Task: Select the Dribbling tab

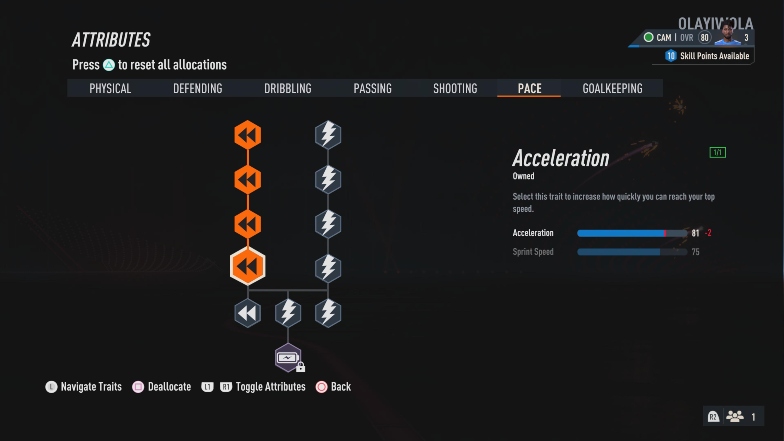Action: click(288, 89)
